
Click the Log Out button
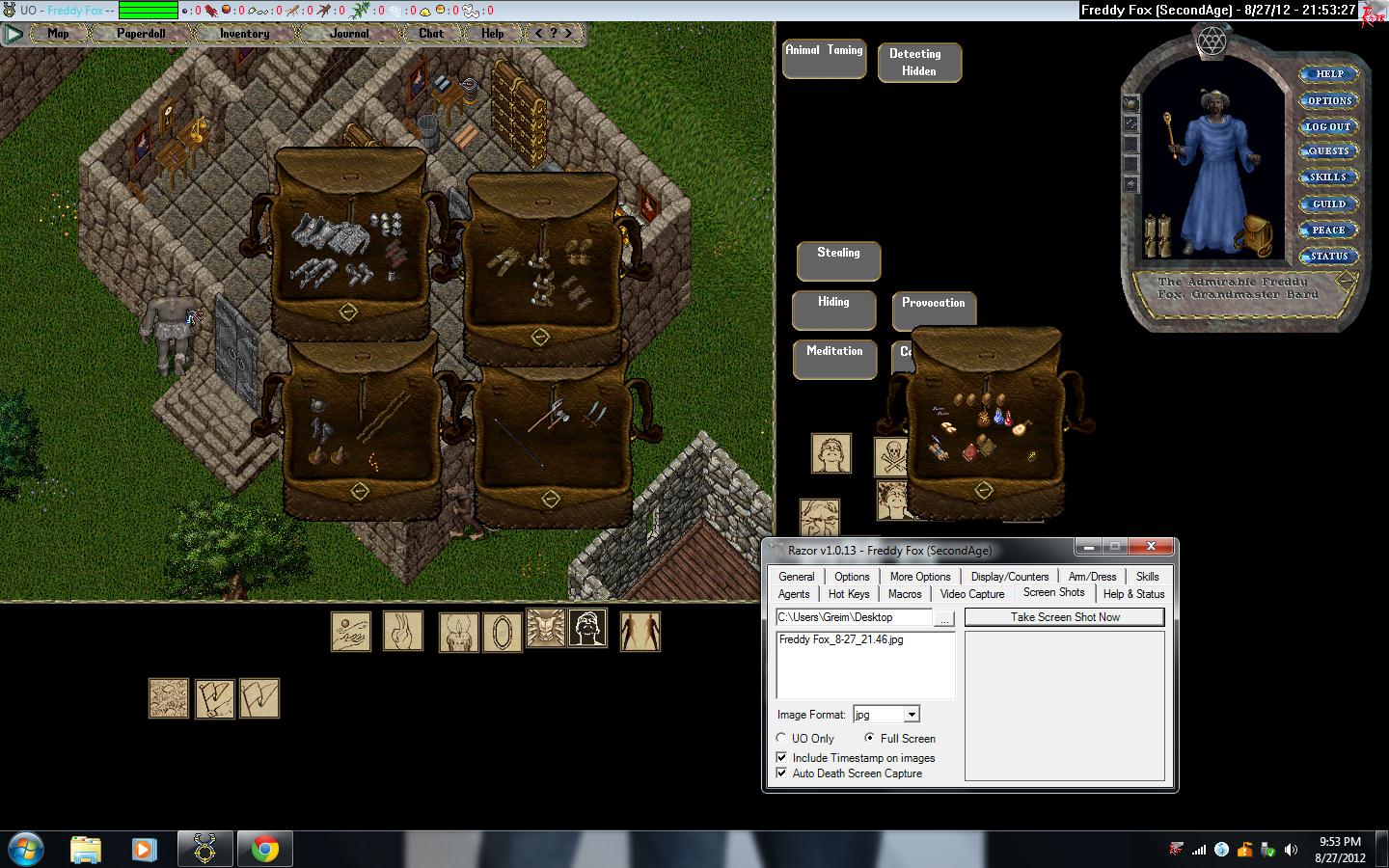(x=1329, y=126)
